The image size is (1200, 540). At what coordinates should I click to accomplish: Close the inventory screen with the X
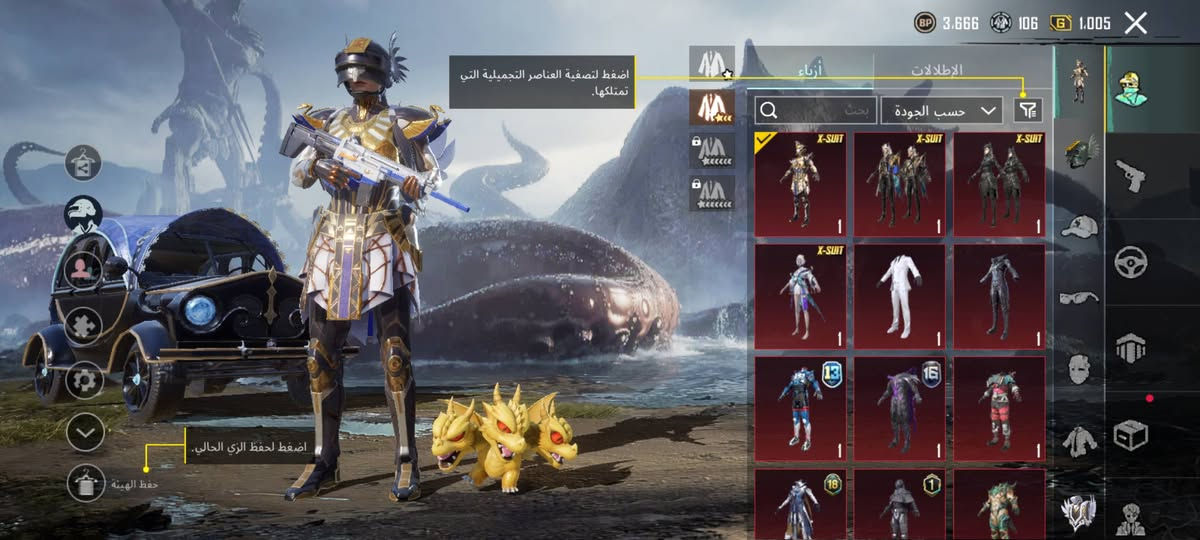[1135, 23]
